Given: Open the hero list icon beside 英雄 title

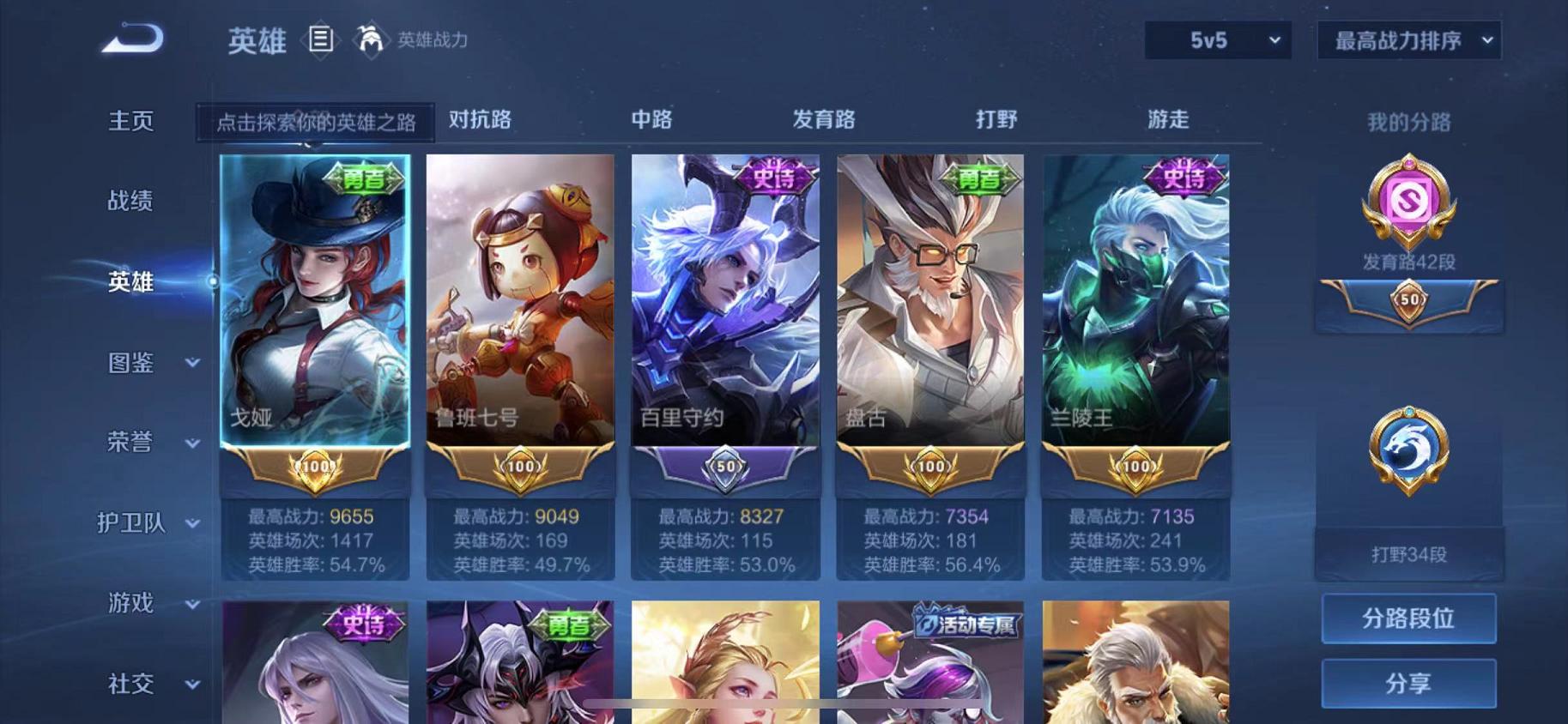Looking at the screenshot, I should [x=322, y=40].
